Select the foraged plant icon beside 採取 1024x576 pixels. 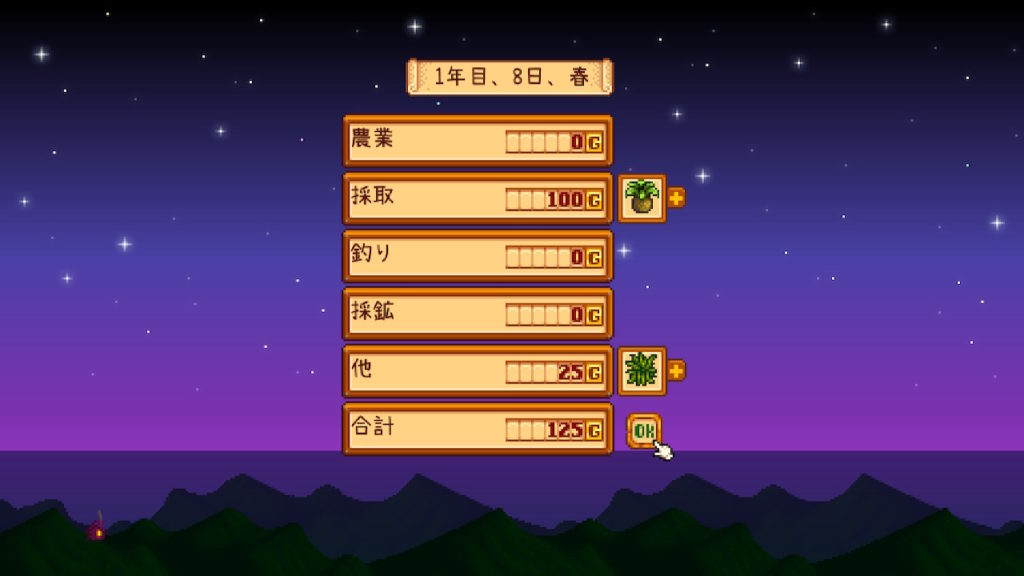pos(642,198)
